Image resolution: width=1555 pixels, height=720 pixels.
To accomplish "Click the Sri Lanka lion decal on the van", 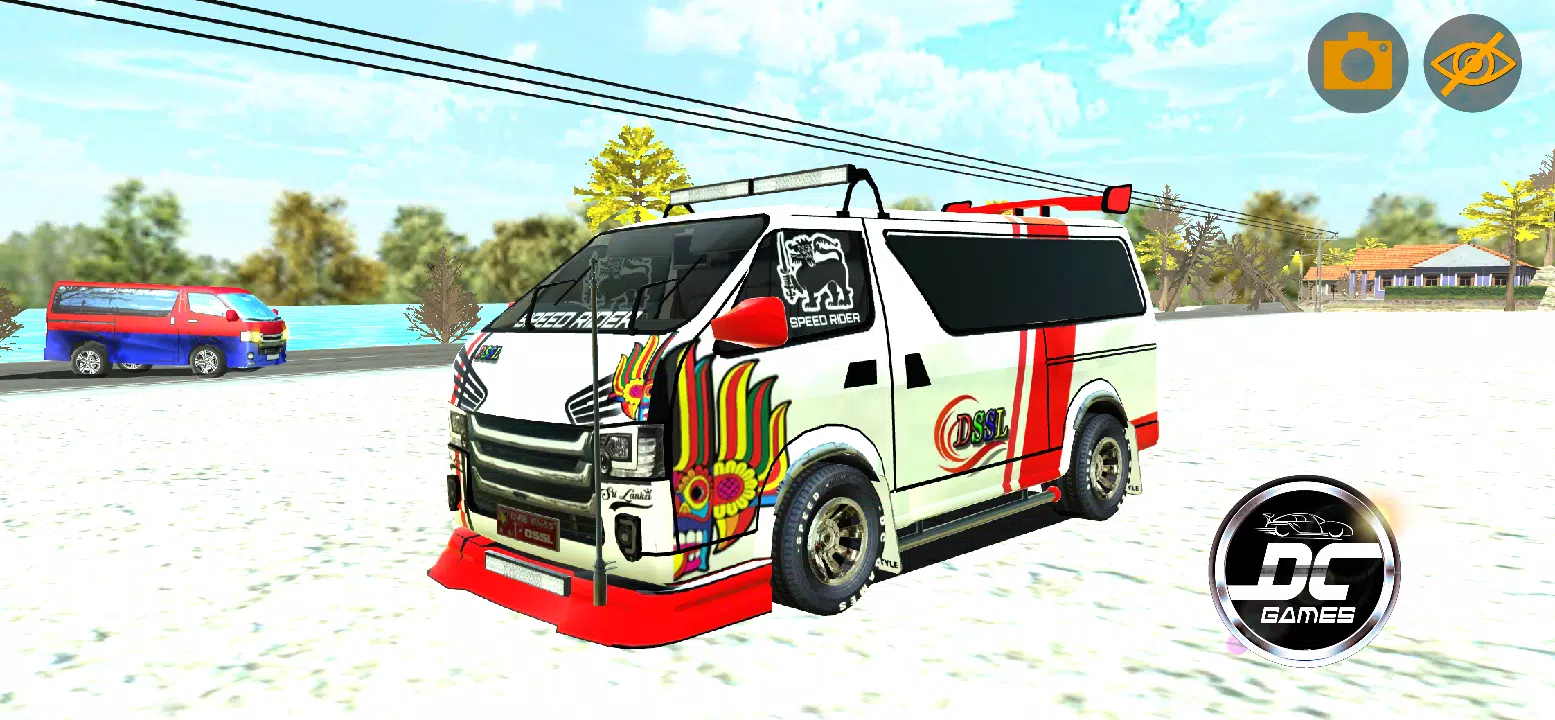I will click(x=815, y=268).
